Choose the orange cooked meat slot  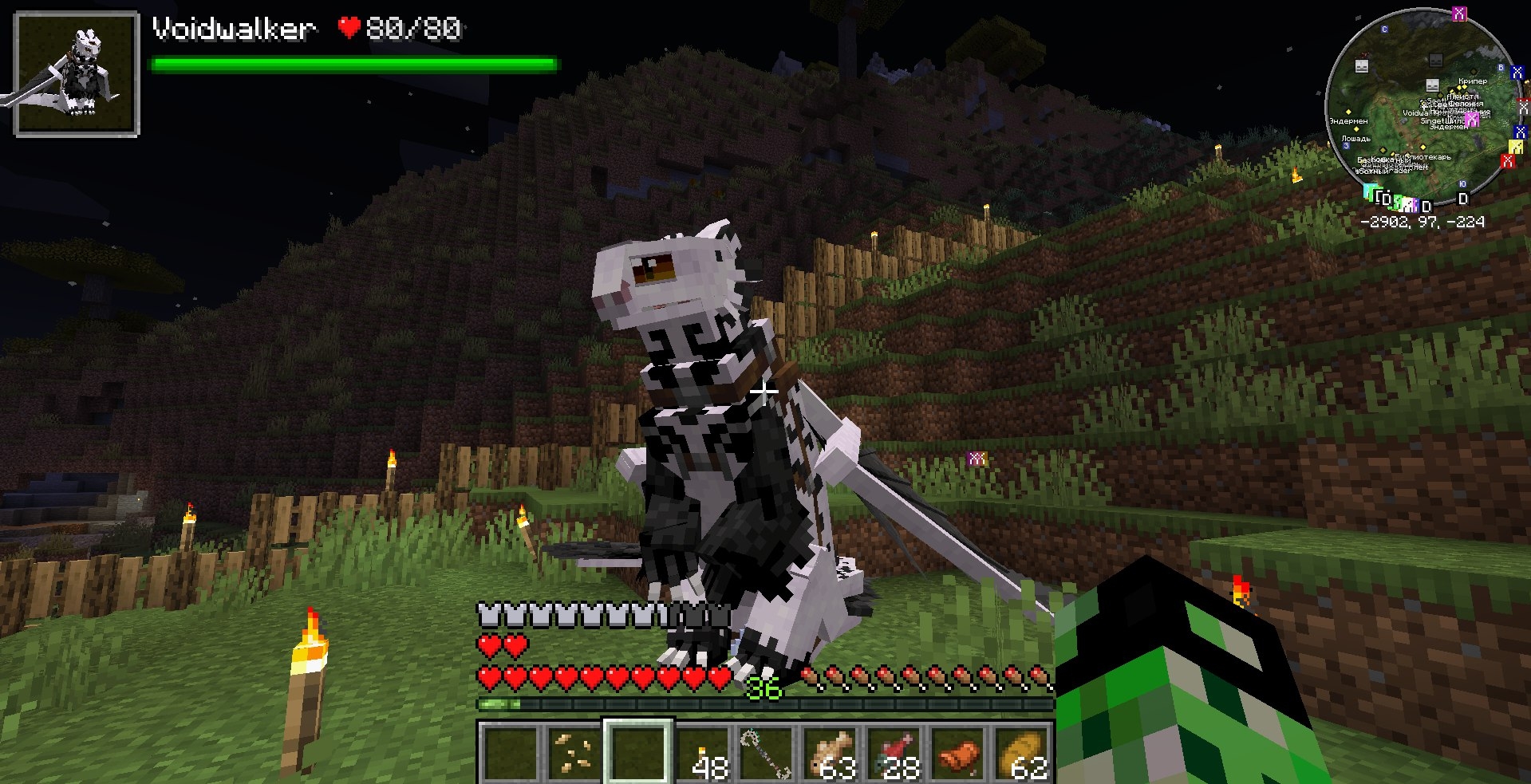click(958, 751)
